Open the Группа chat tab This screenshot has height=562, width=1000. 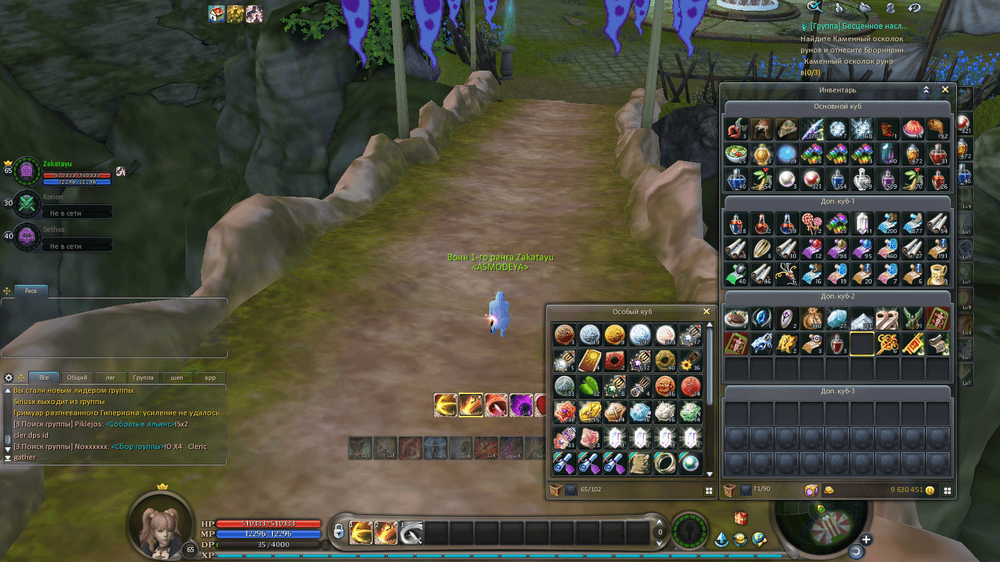tap(143, 378)
